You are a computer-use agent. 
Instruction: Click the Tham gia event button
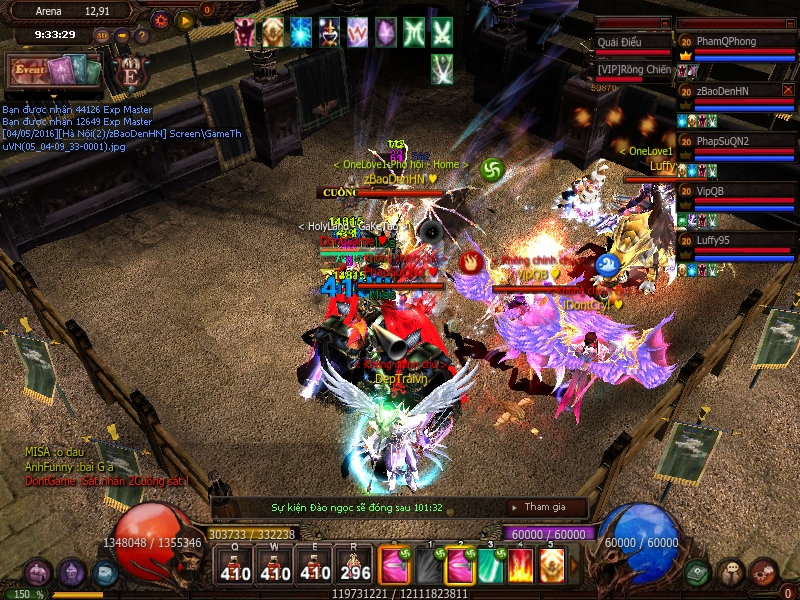544,508
